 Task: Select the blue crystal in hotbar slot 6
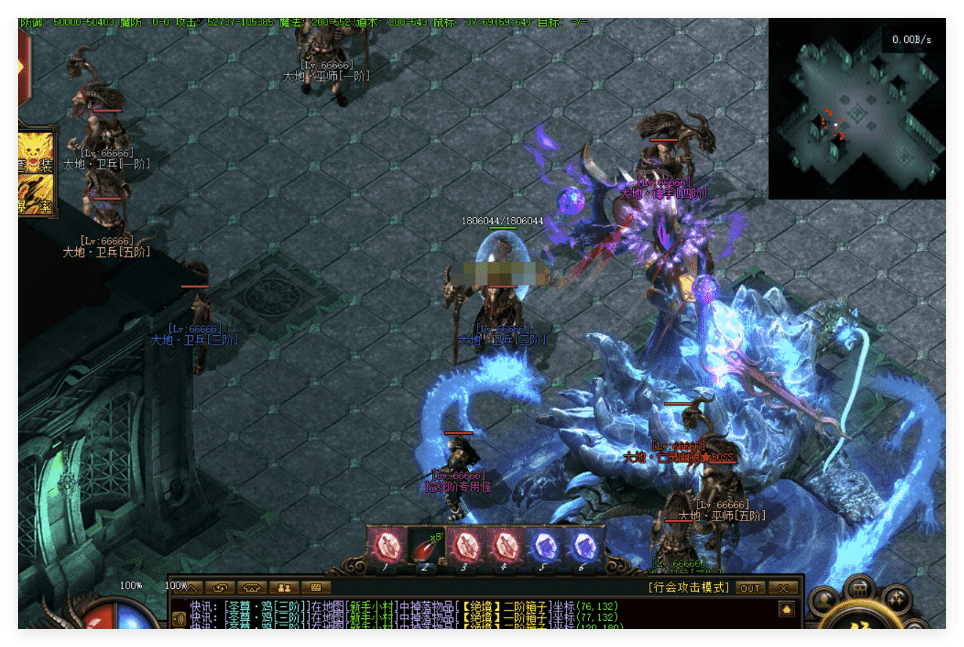[x=582, y=546]
